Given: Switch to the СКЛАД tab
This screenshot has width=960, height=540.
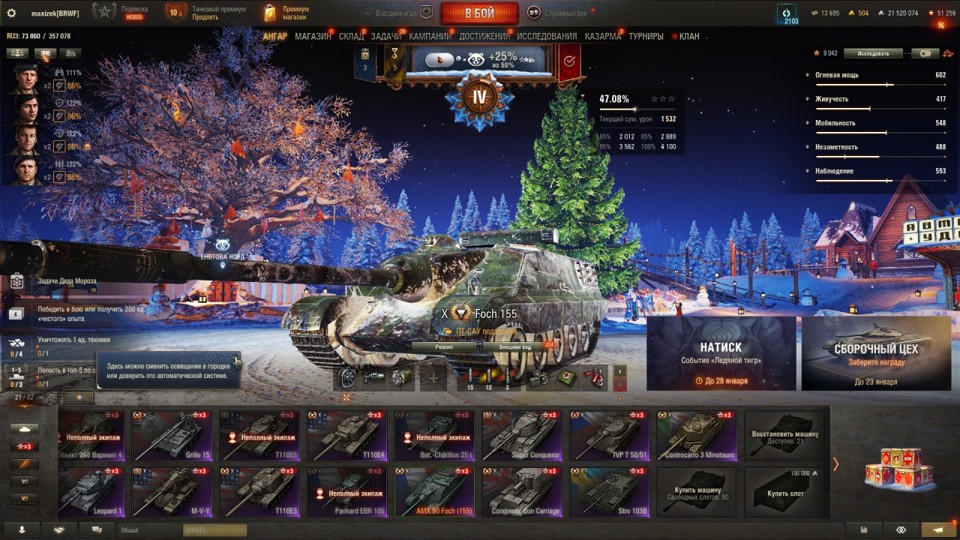Looking at the screenshot, I should [351, 37].
